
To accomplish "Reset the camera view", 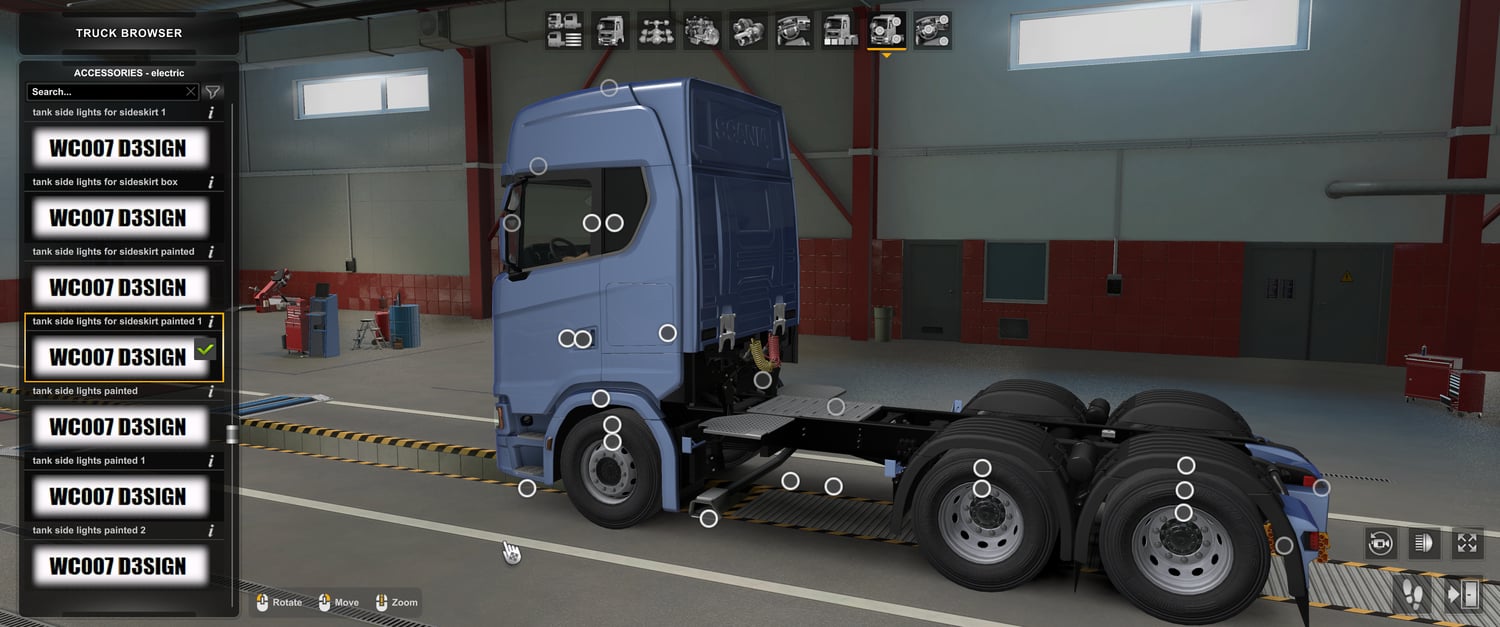I will click(1381, 543).
